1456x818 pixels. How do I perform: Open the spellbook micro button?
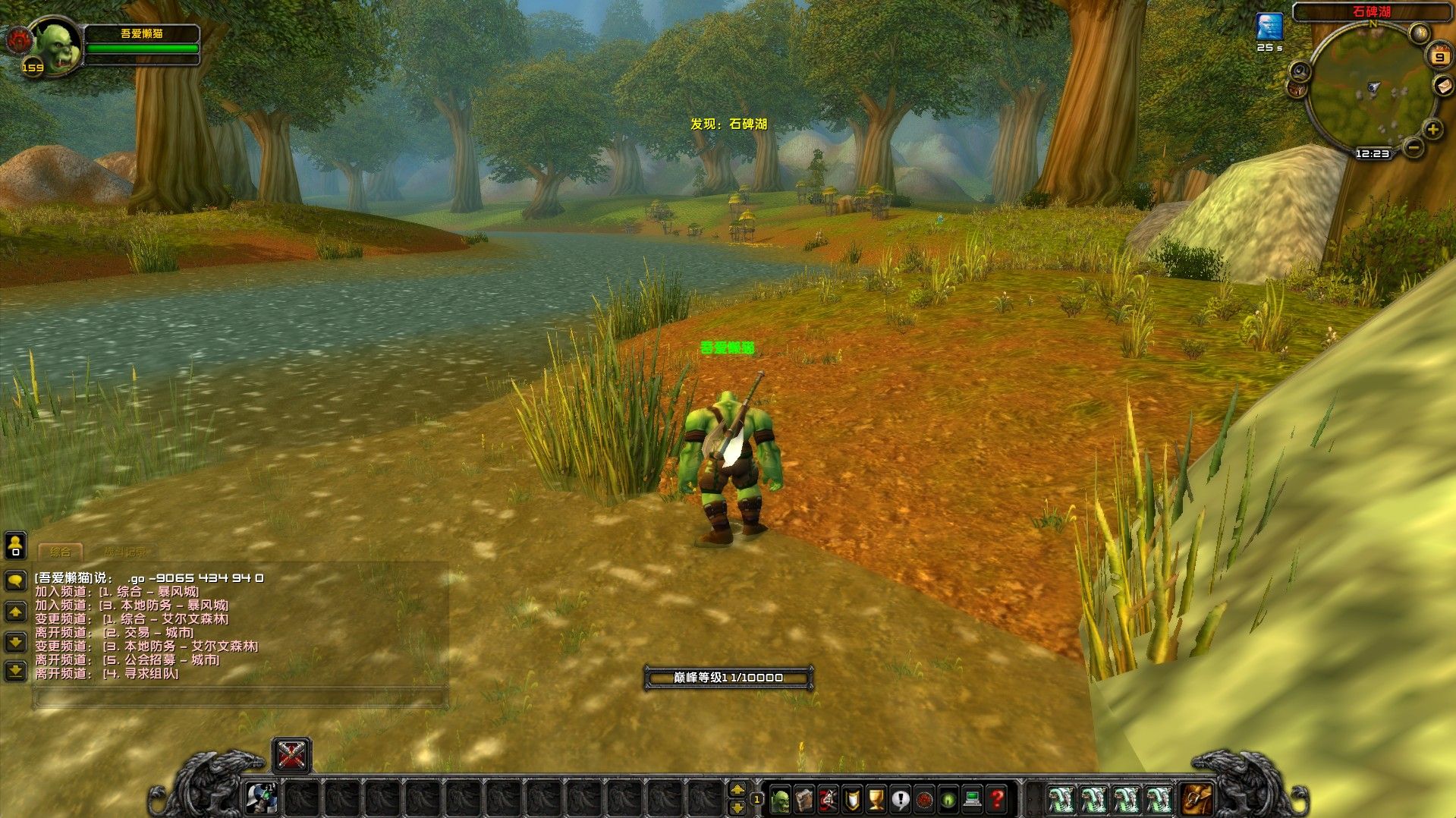(803, 799)
